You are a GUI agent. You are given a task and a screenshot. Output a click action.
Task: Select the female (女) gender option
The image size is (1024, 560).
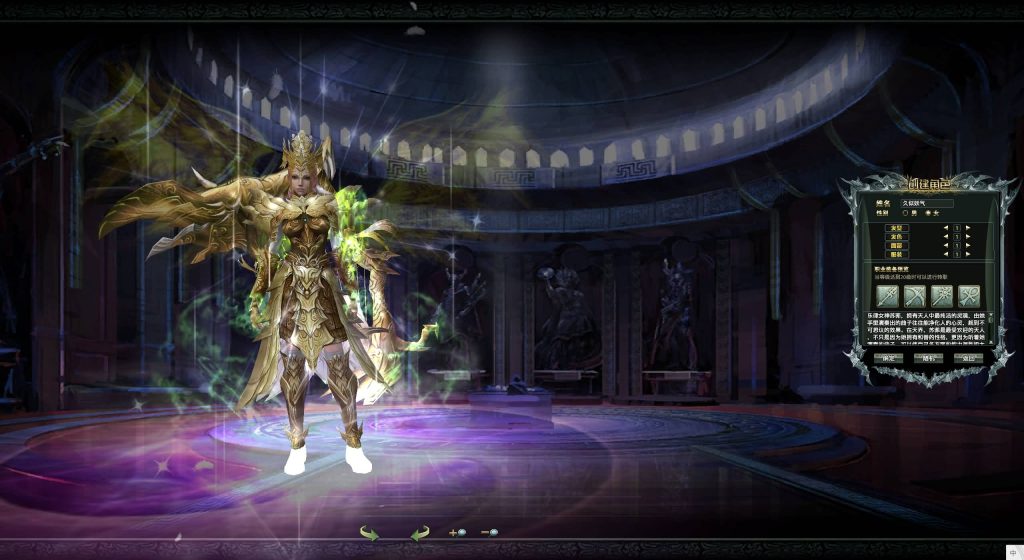[x=927, y=213]
